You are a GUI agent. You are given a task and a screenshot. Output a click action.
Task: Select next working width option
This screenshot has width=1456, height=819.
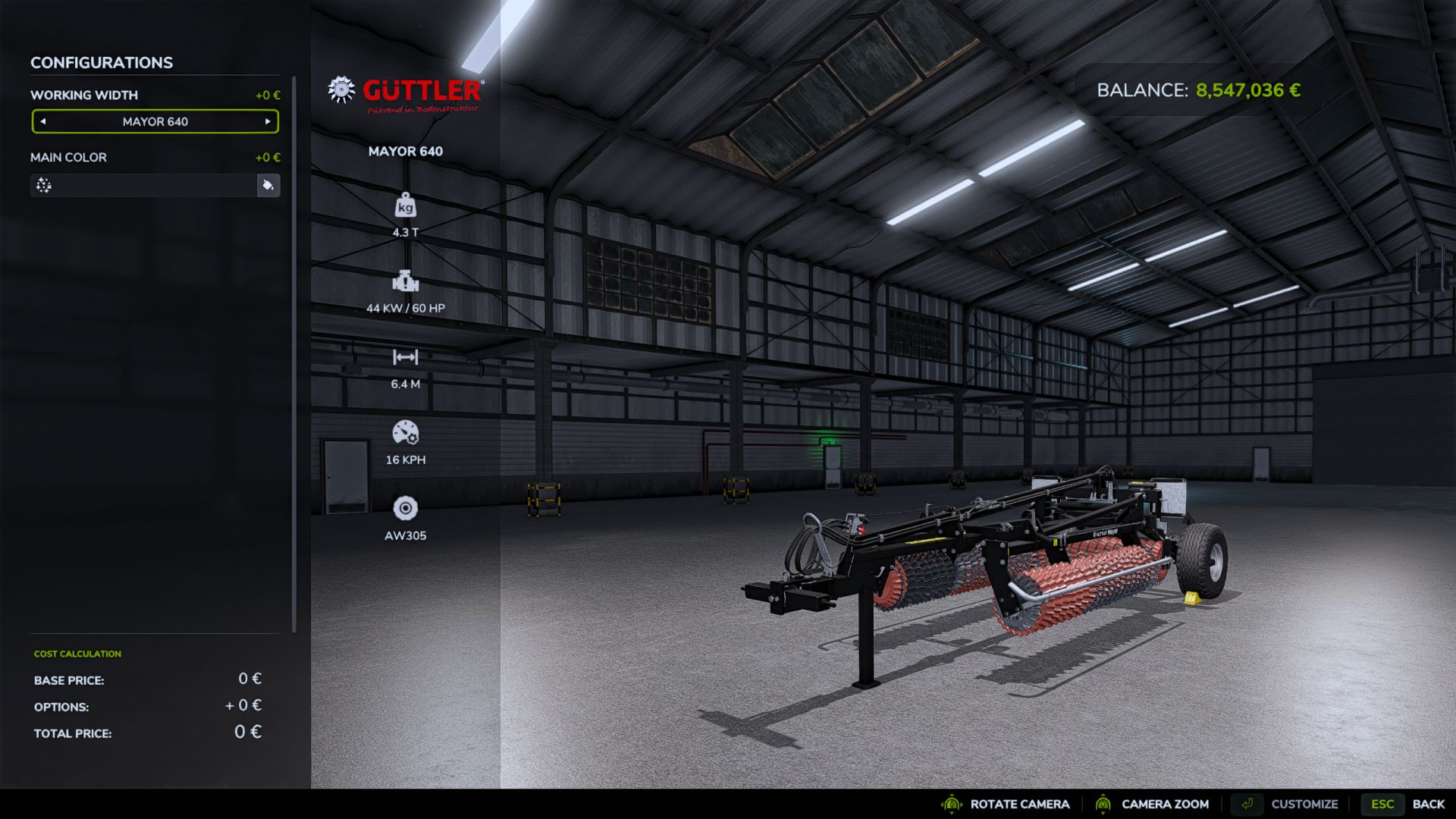(268, 121)
